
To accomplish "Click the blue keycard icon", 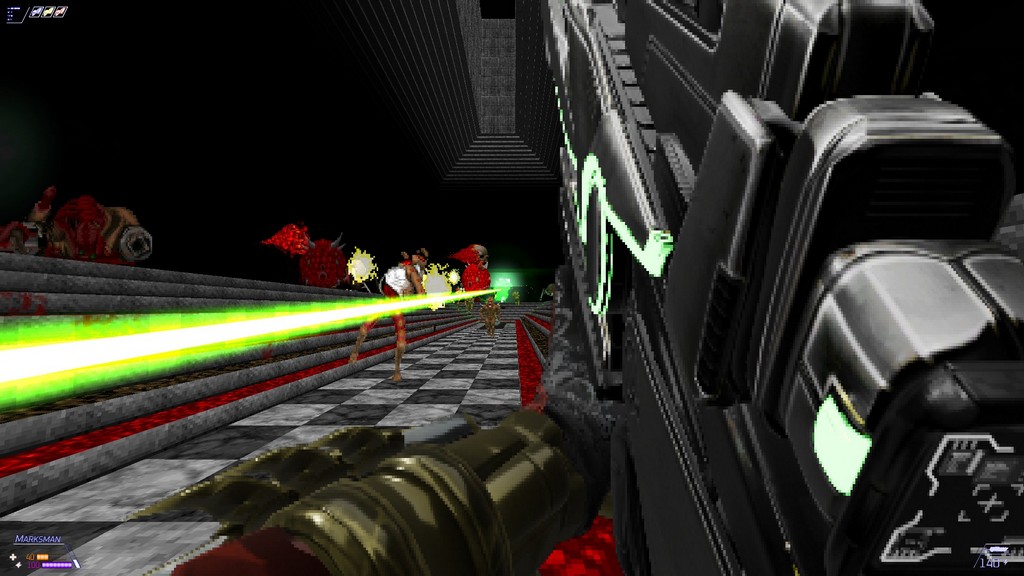I will (x=36, y=12).
